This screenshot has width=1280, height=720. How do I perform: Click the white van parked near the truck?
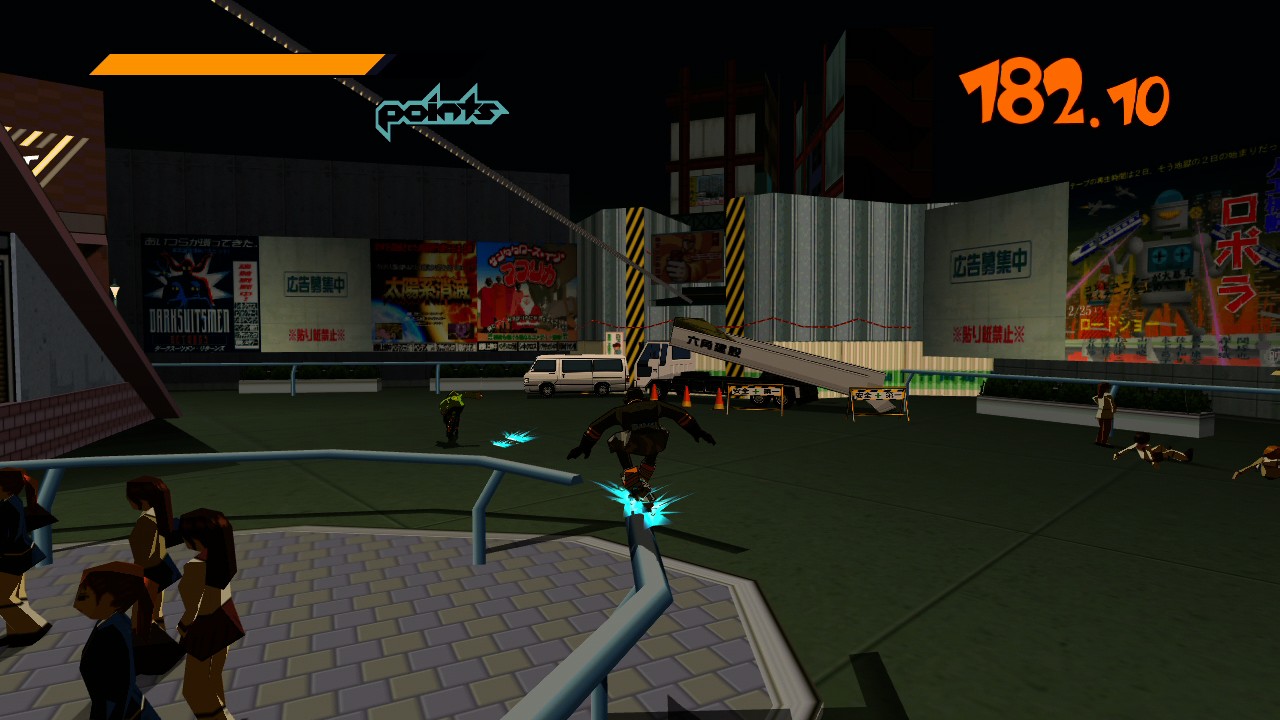pyautogui.click(x=575, y=375)
